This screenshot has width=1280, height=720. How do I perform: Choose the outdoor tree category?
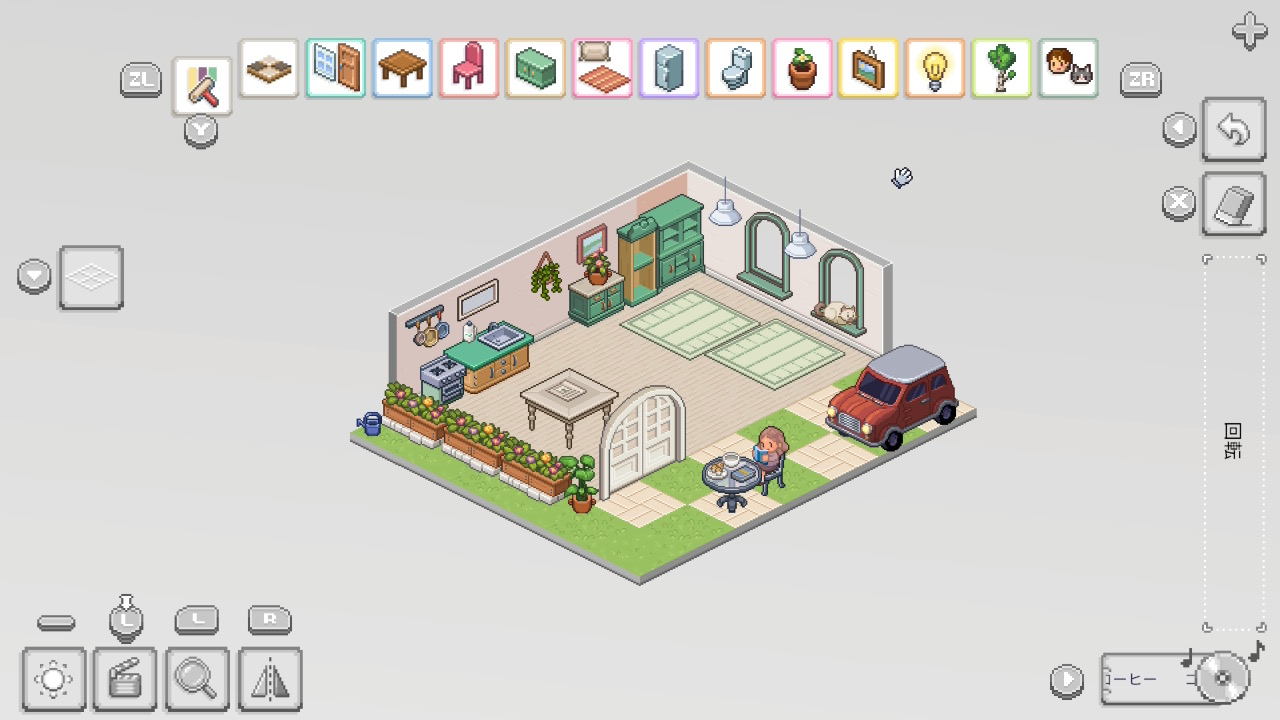[x=1001, y=68]
